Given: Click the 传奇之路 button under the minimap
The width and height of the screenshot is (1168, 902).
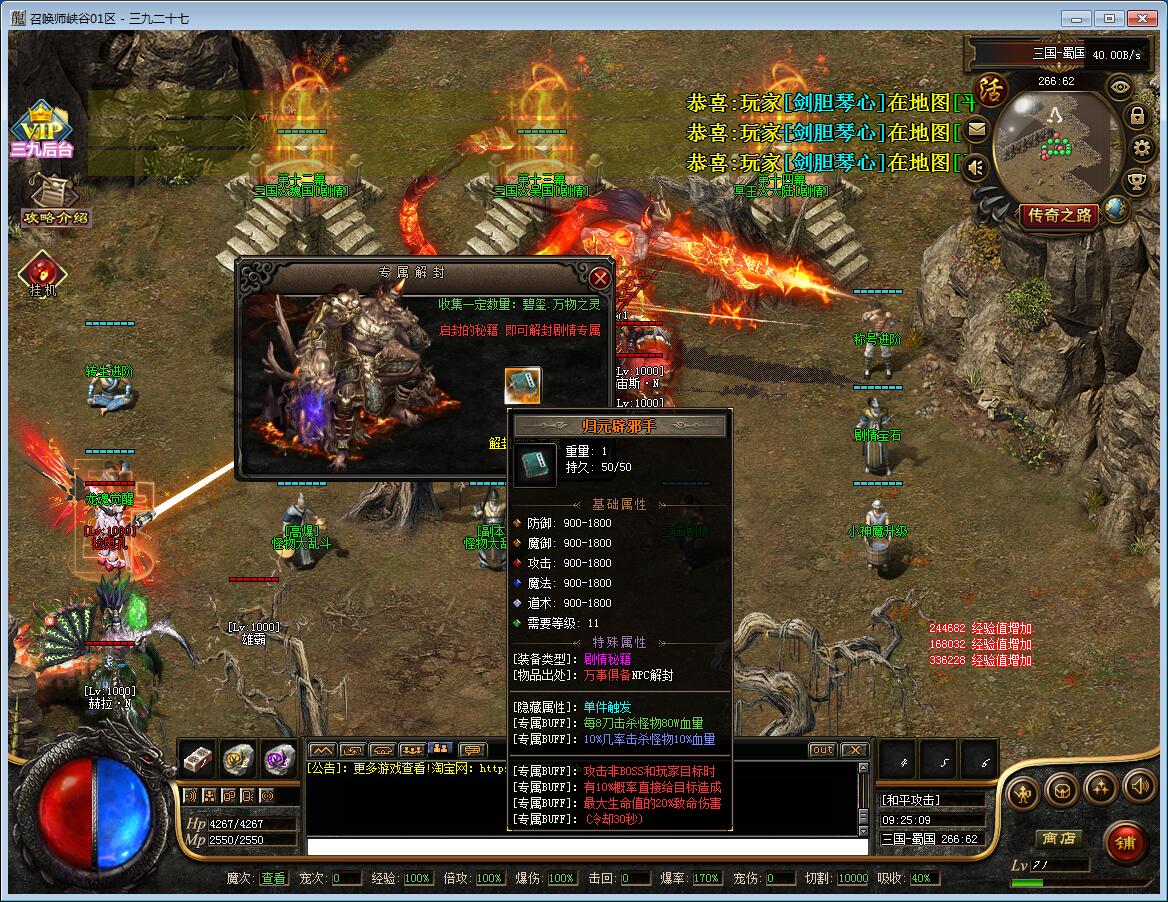Looking at the screenshot, I should (1060, 215).
